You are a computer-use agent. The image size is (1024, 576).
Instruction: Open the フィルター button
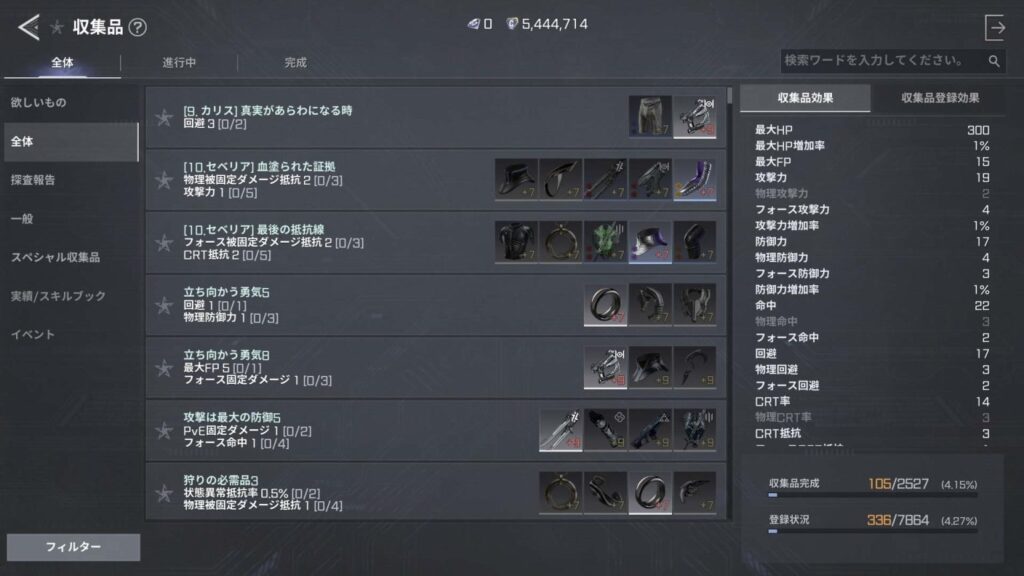pyautogui.click(x=73, y=547)
